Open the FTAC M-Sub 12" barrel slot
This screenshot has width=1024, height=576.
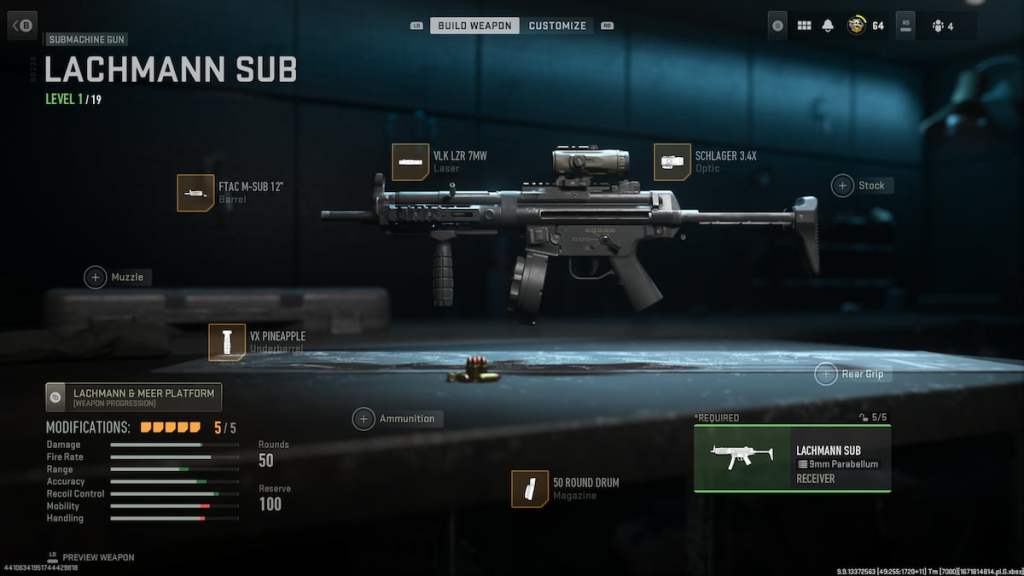tap(196, 193)
